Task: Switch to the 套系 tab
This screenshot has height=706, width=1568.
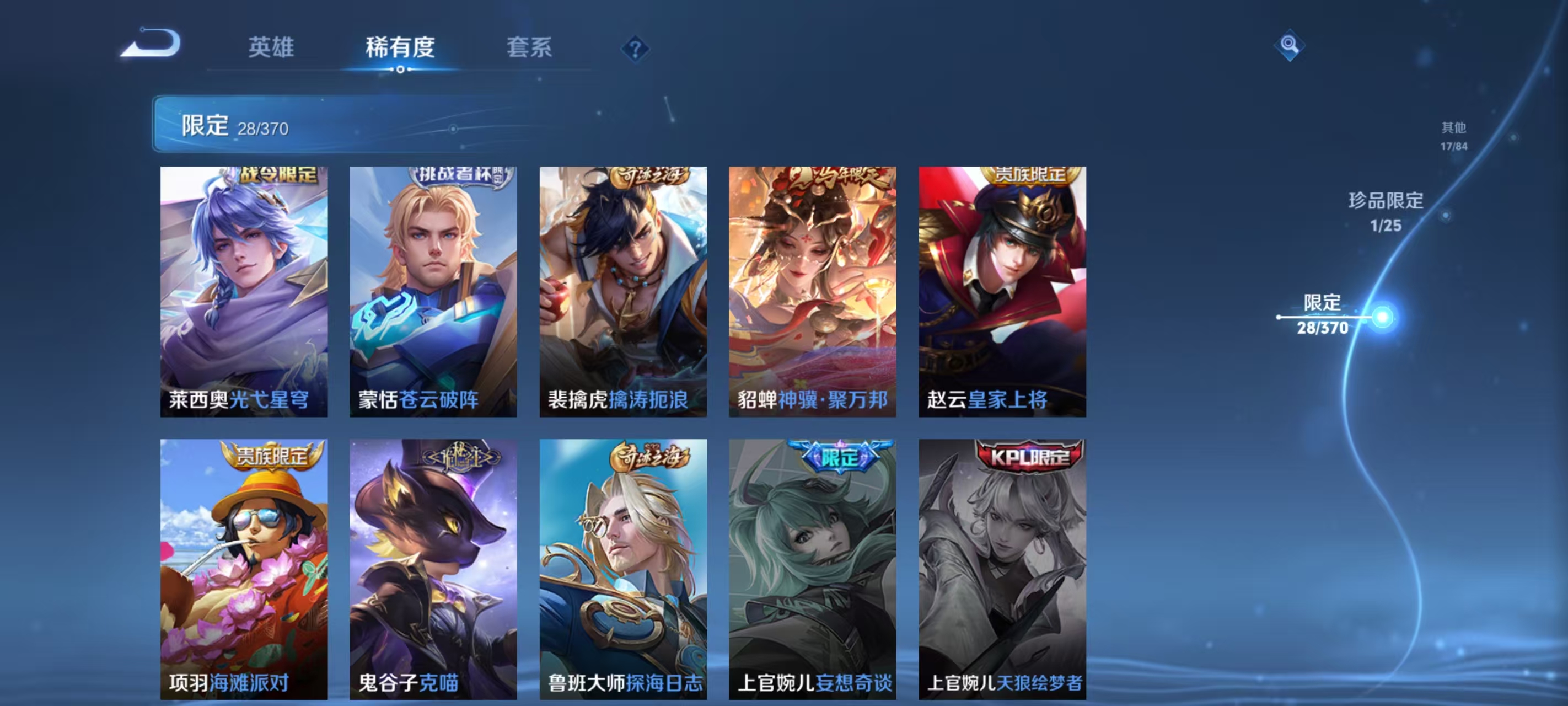Action: click(x=529, y=47)
